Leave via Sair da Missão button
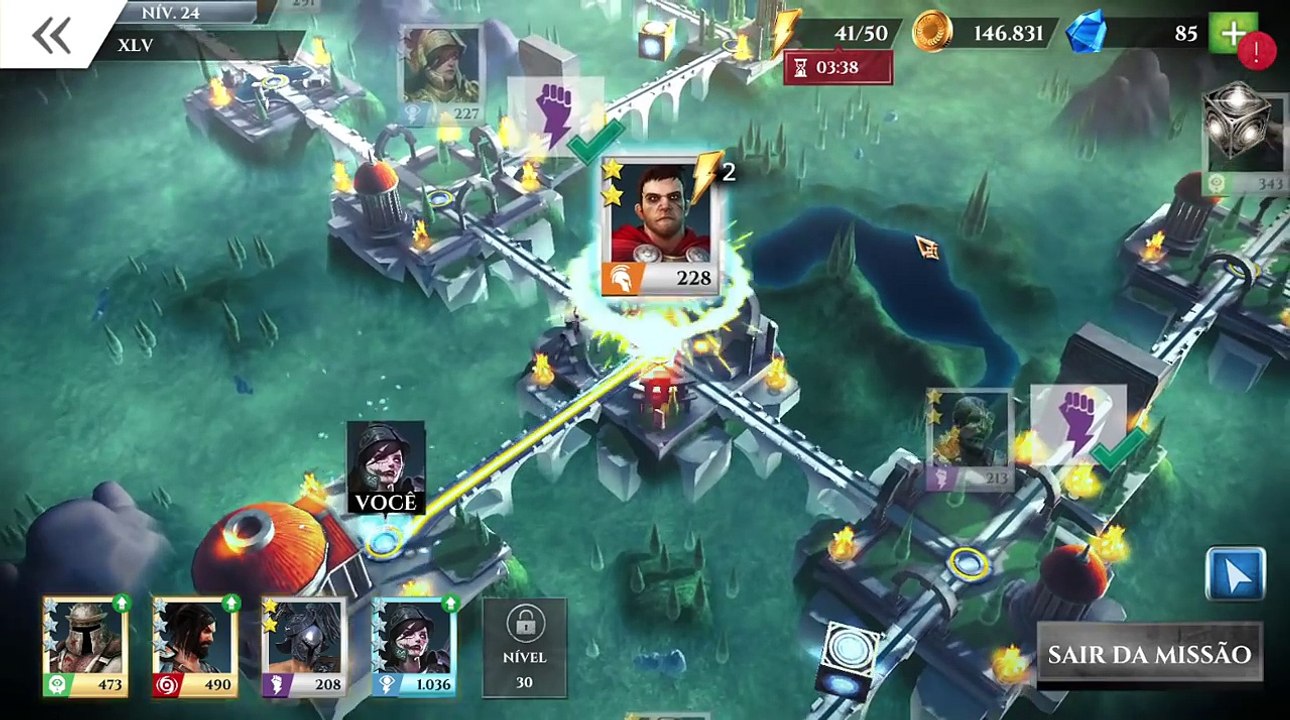The width and height of the screenshot is (1290, 720). 1149,655
